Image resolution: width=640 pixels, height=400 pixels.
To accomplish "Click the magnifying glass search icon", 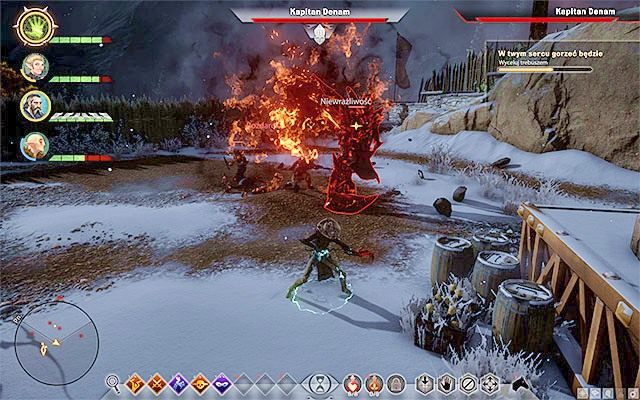I will click(x=113, y=382).
